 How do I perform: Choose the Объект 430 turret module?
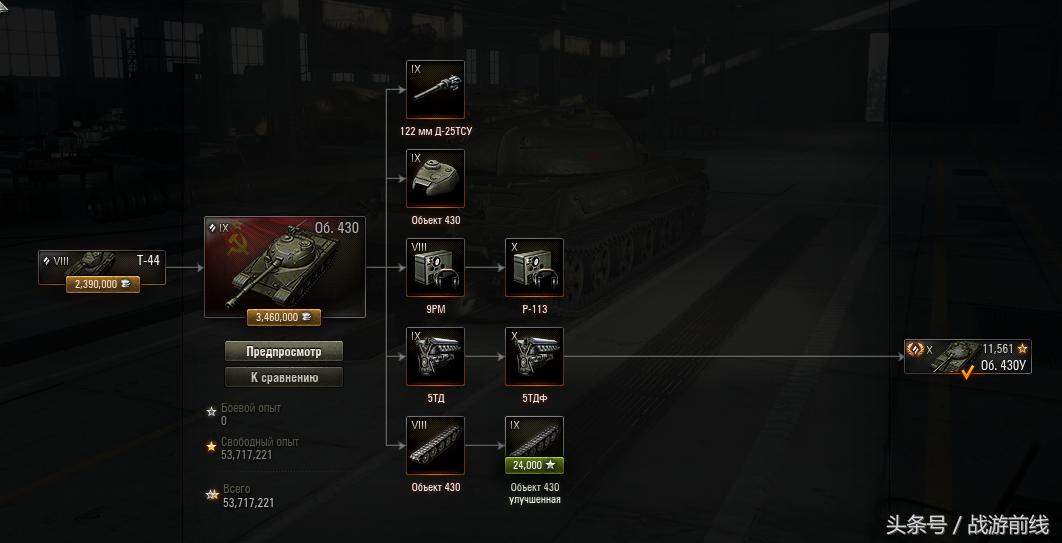pyautogui.click(x=435, y=179)
